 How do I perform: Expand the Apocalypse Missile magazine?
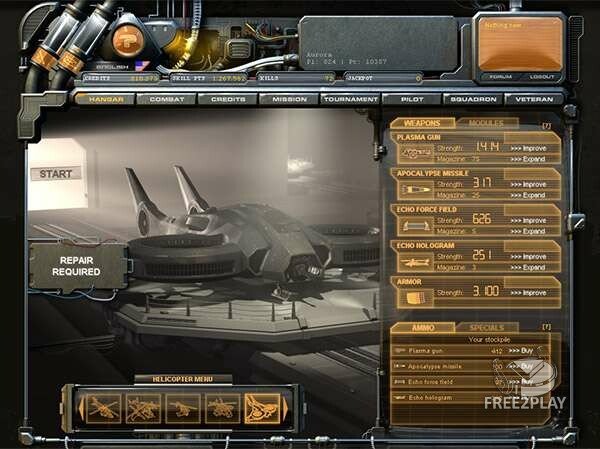click(527, 194)
